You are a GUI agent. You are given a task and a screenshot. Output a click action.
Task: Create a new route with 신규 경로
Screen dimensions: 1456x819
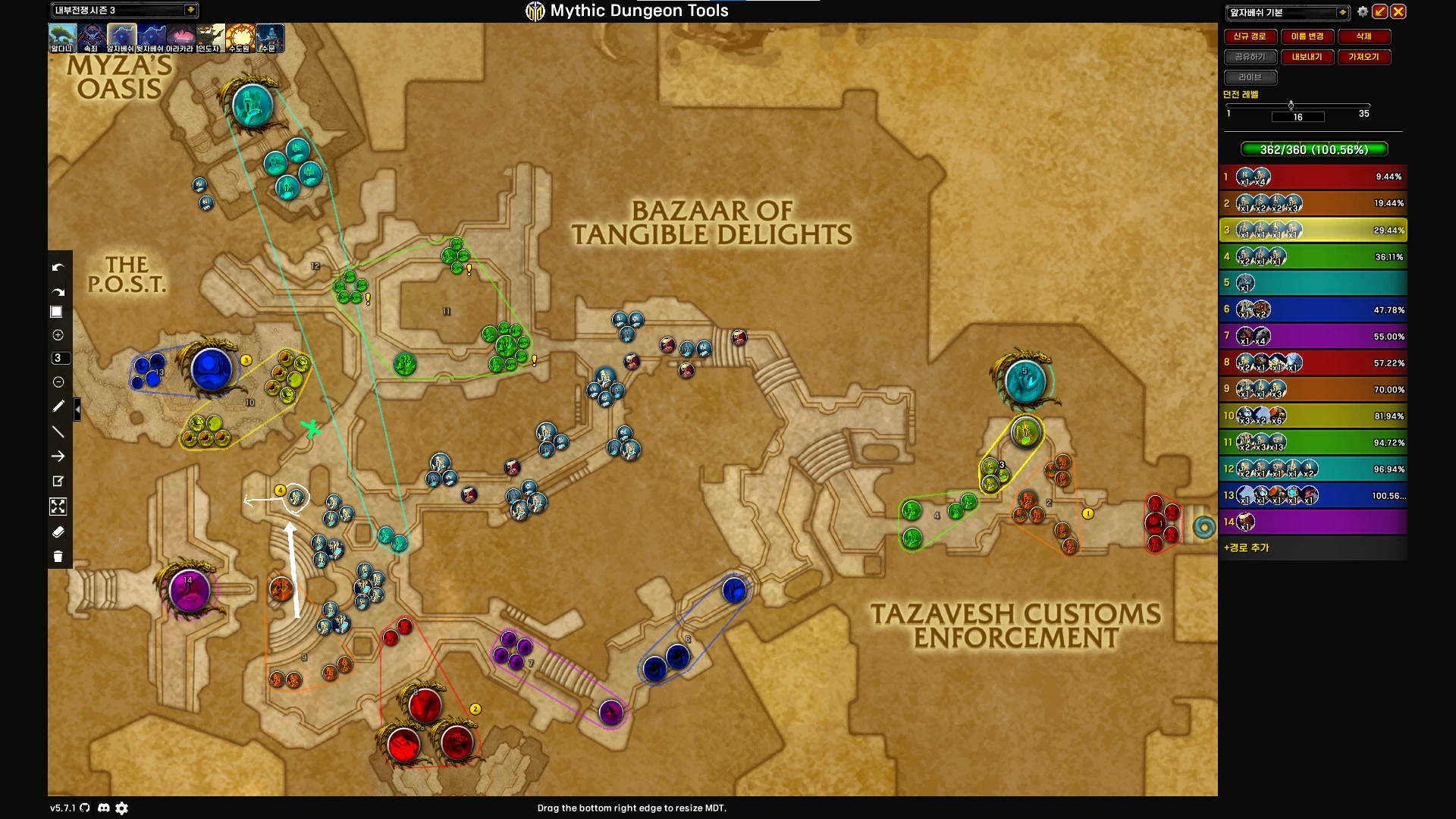(x=1250, y=36)
